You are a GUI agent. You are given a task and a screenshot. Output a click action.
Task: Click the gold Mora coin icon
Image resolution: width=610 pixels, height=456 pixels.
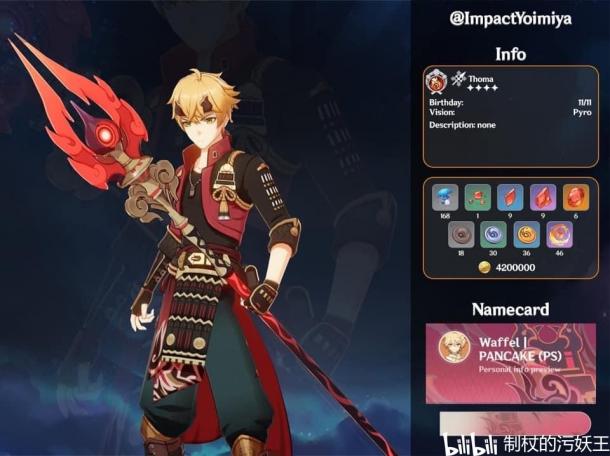(x=485, y=267)
